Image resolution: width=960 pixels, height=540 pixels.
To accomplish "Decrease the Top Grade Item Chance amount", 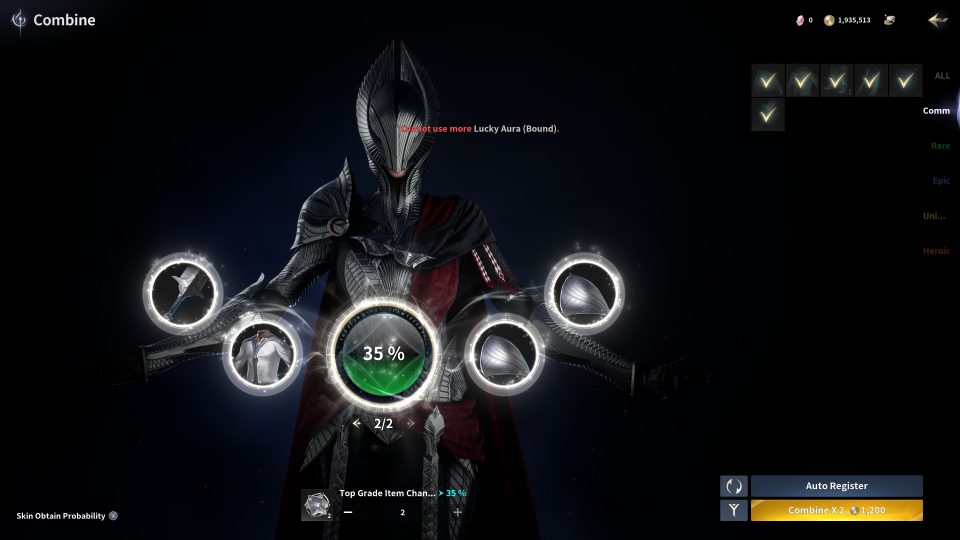I will coord(348,512).
